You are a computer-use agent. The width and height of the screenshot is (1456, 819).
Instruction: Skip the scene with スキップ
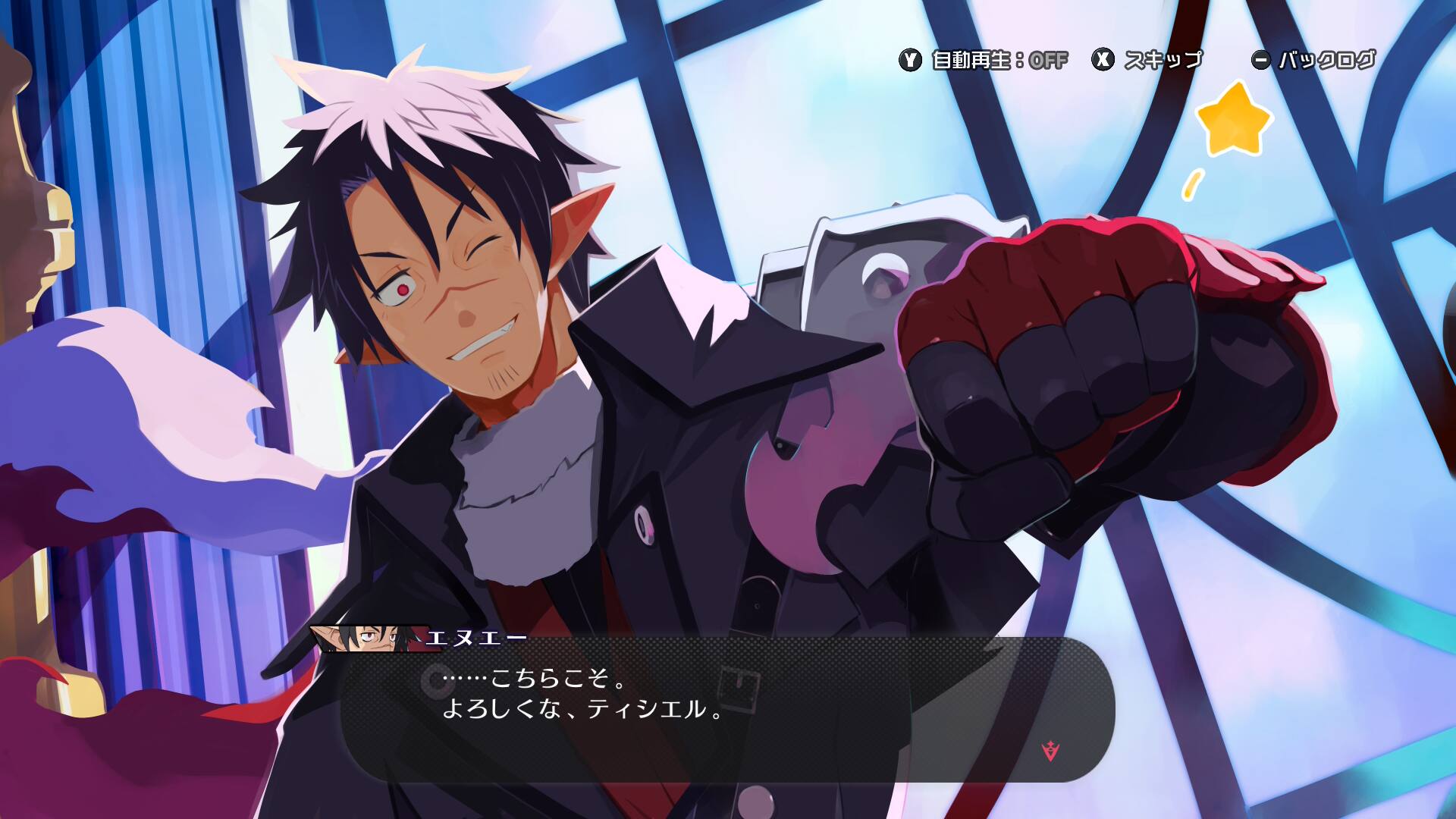[x=1147, y=60]
